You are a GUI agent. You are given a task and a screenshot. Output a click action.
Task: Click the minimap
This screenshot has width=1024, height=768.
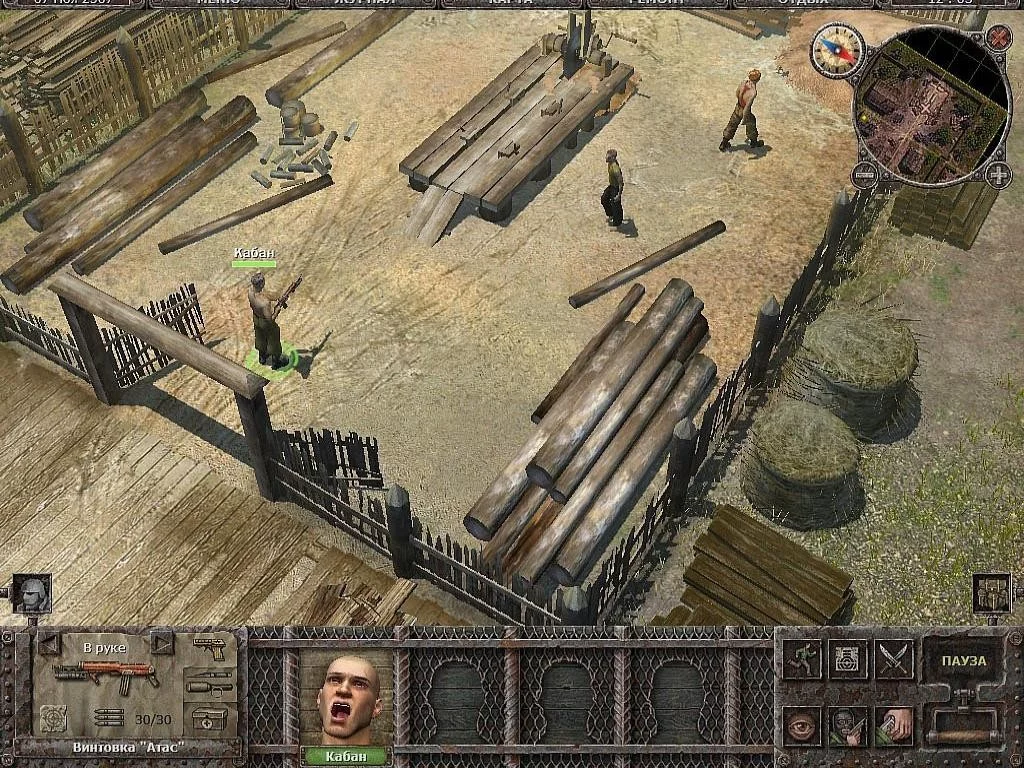point(930,105)
